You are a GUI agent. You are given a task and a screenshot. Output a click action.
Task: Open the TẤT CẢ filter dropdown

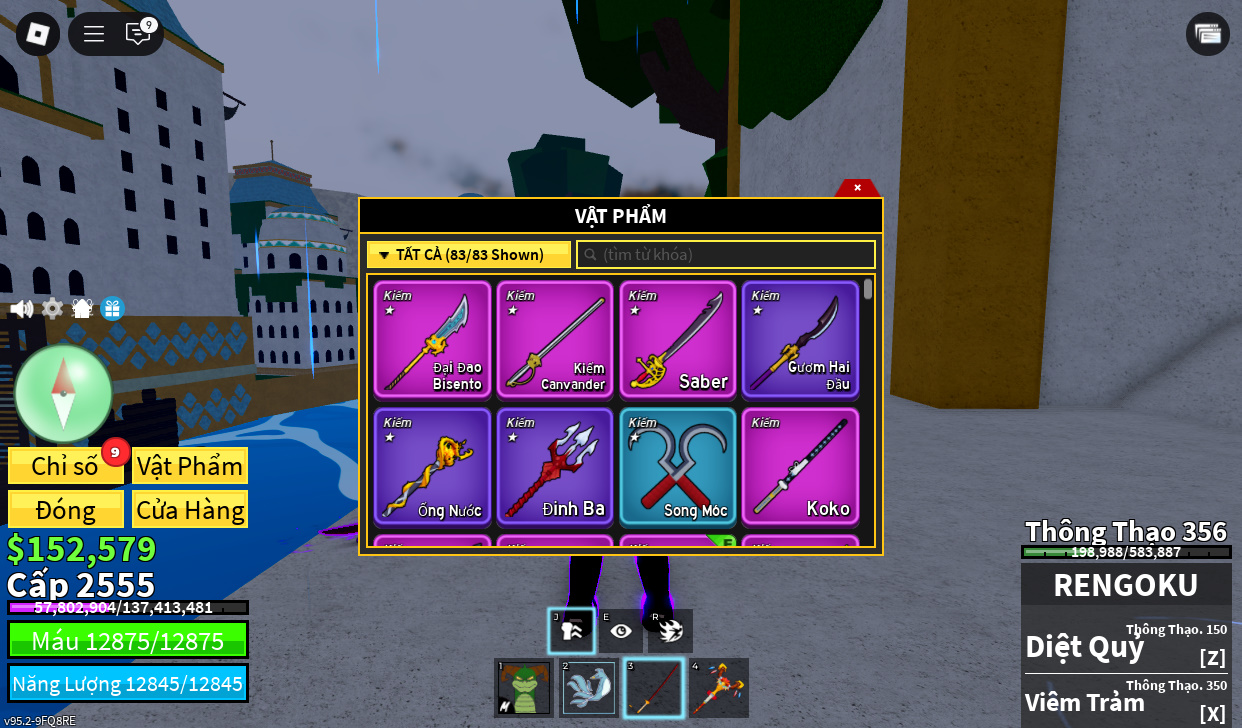coord(469,255)
